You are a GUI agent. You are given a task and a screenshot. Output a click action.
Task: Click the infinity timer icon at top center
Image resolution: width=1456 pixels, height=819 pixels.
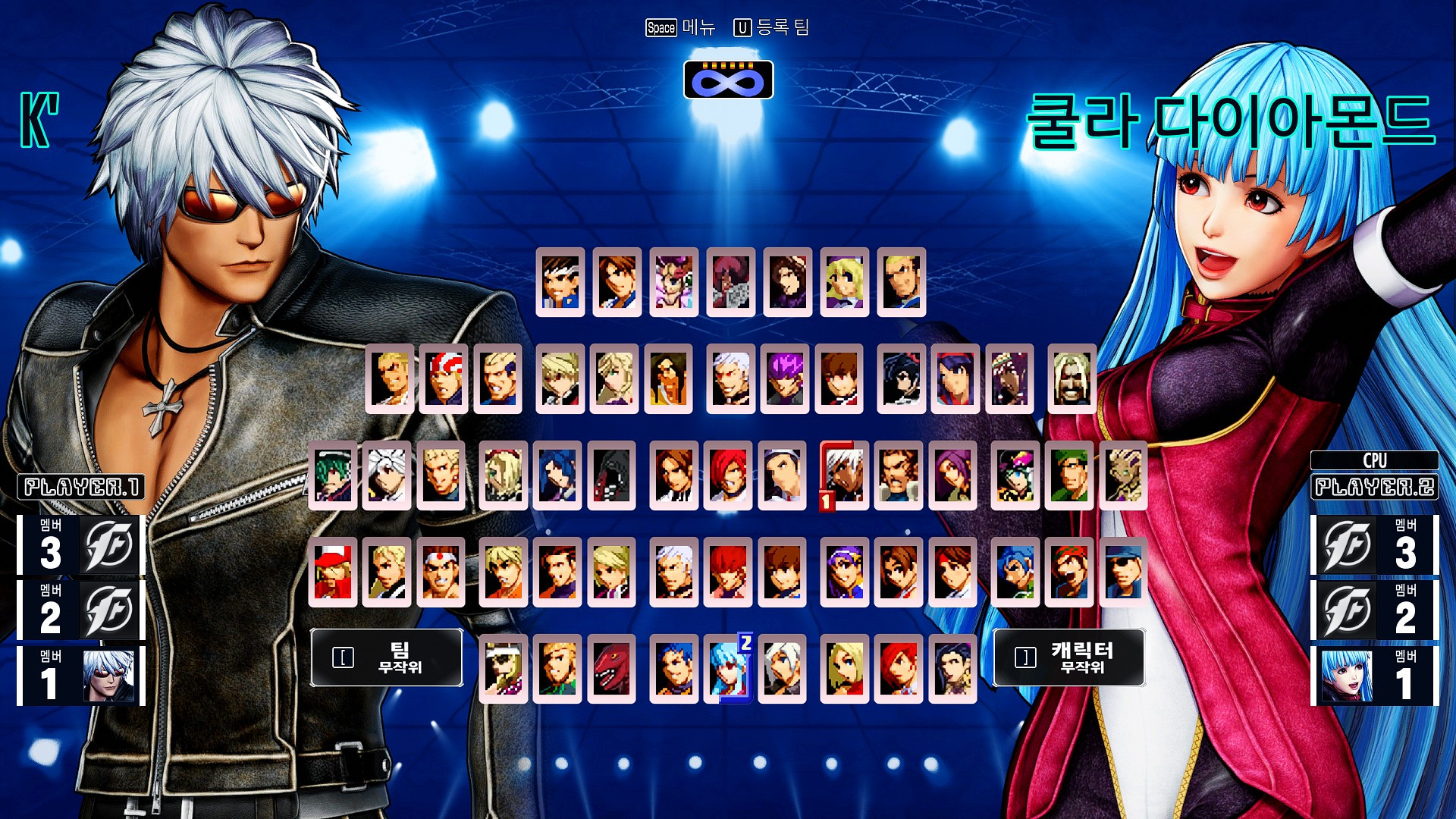coord(728,80)
